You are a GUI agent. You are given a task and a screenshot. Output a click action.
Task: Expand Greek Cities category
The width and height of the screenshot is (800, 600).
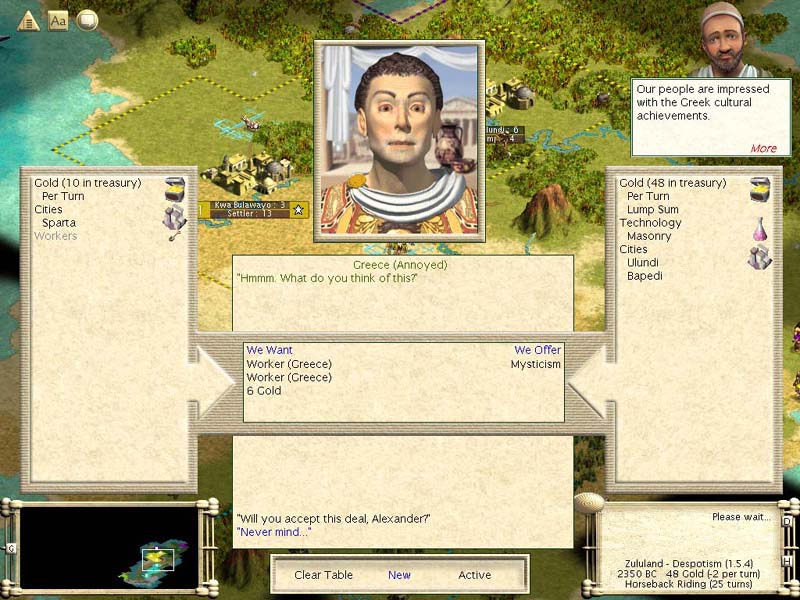(x=48, y=210)
